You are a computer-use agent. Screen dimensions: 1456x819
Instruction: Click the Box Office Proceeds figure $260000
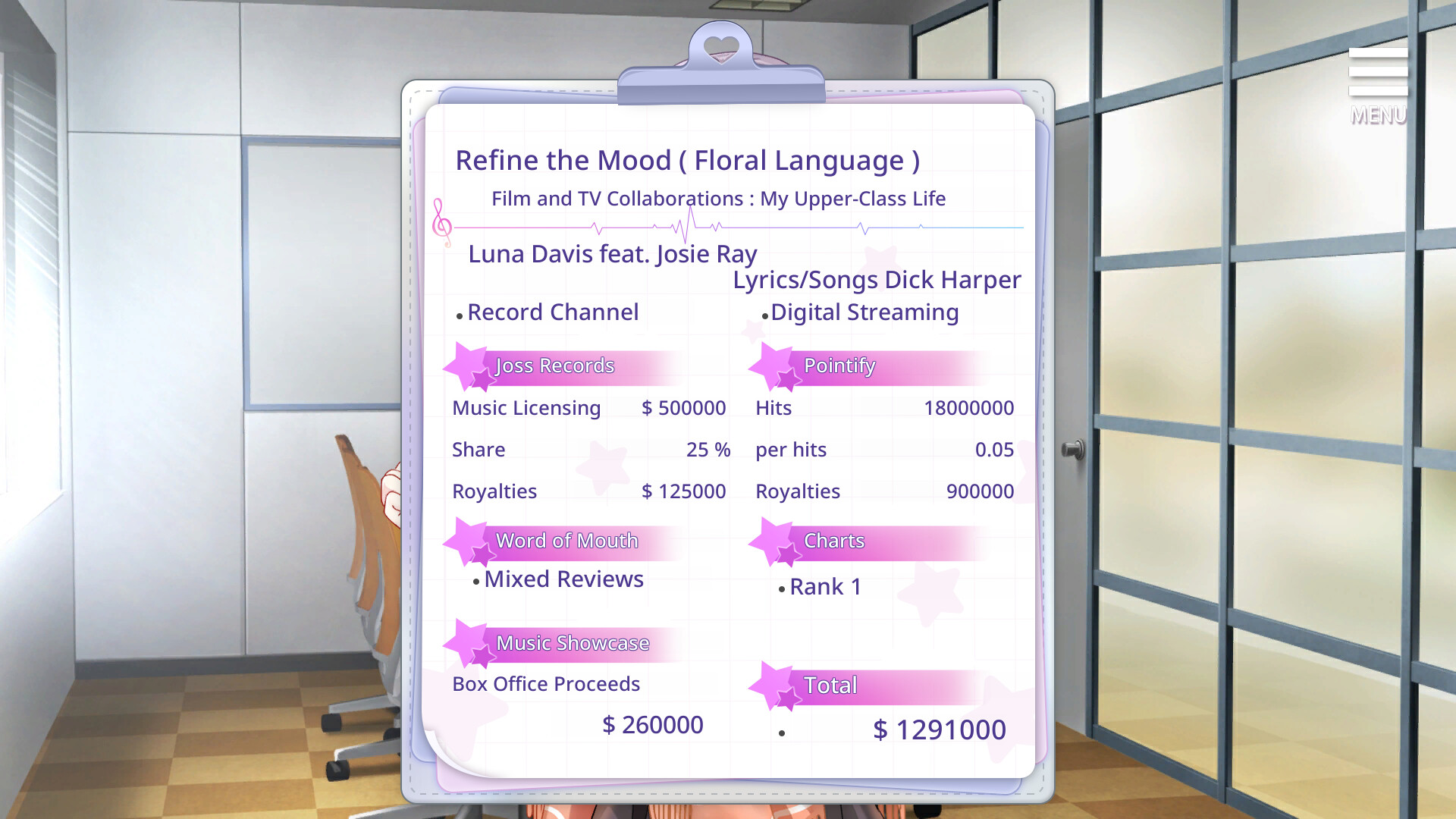point(653,724)
